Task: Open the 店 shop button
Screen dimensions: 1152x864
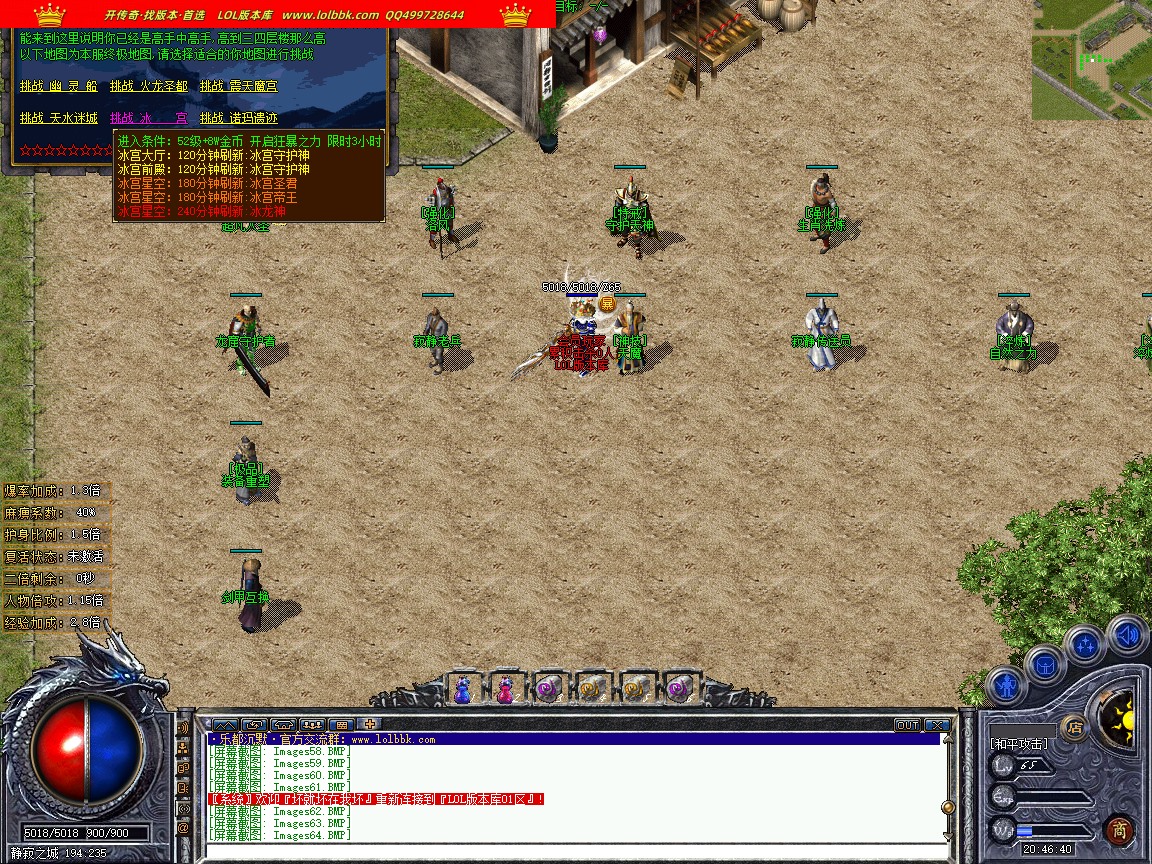Action: coord(1075,727)
